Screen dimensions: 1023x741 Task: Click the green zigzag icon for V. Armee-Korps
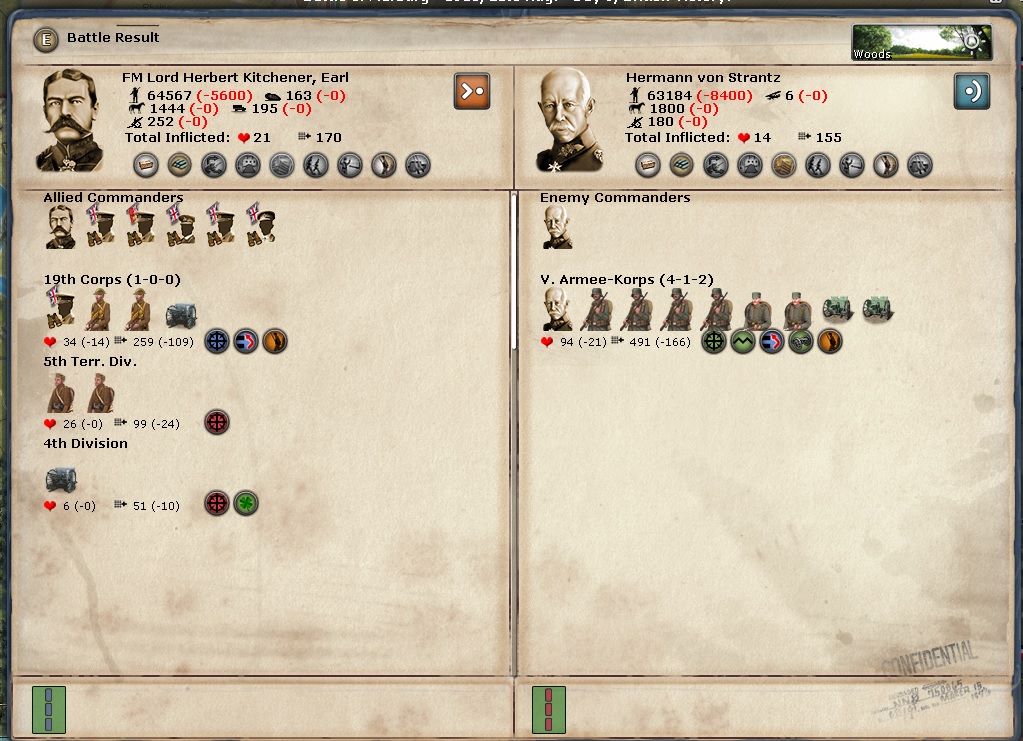point(742,341)
